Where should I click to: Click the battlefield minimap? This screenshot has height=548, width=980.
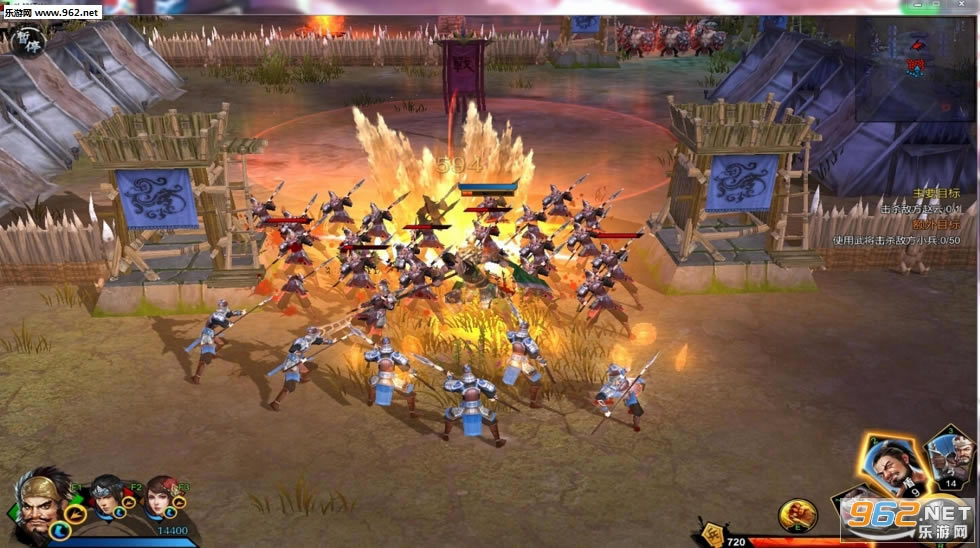915,60
